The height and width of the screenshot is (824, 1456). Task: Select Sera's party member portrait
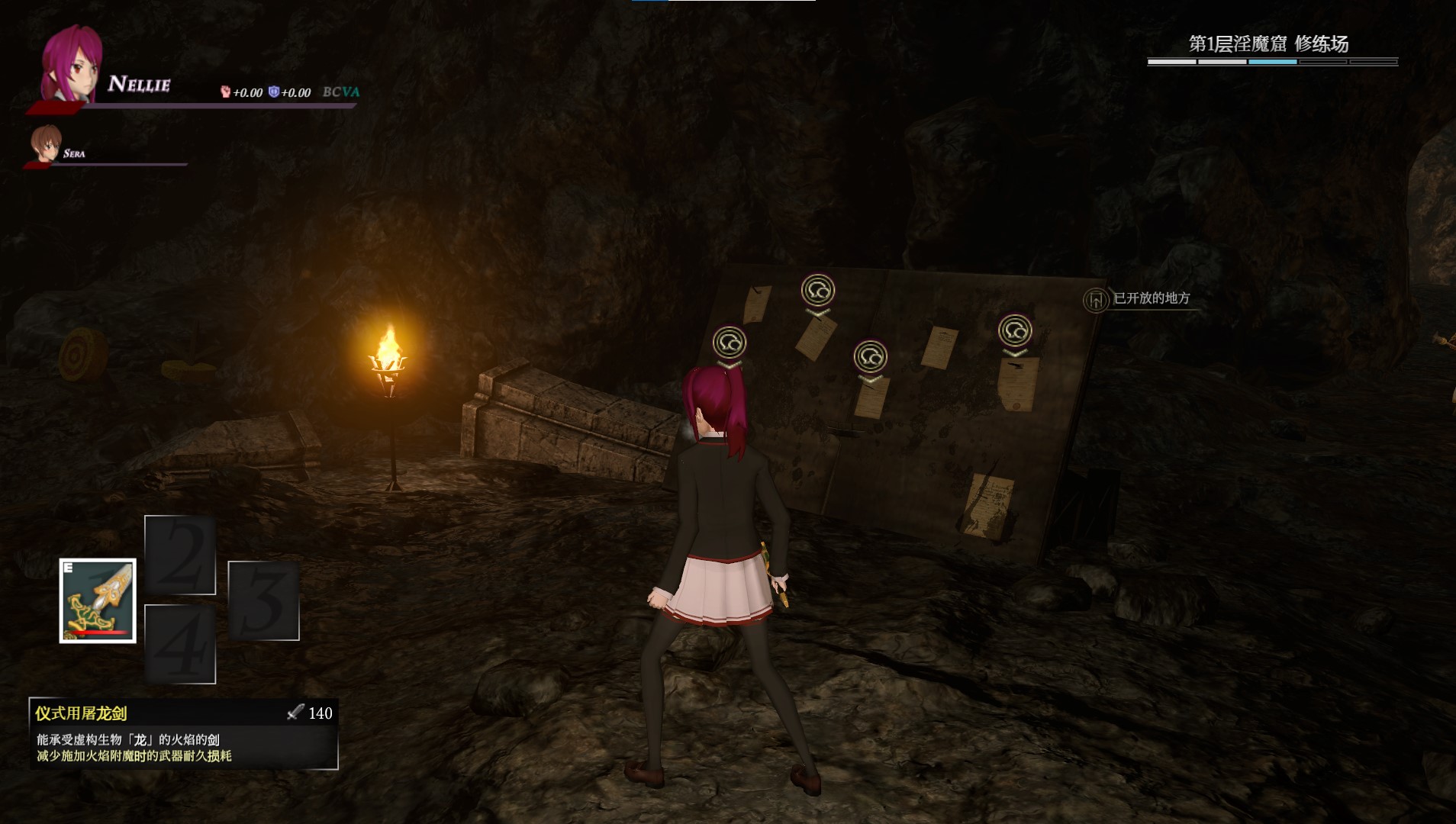click(46, 144)
